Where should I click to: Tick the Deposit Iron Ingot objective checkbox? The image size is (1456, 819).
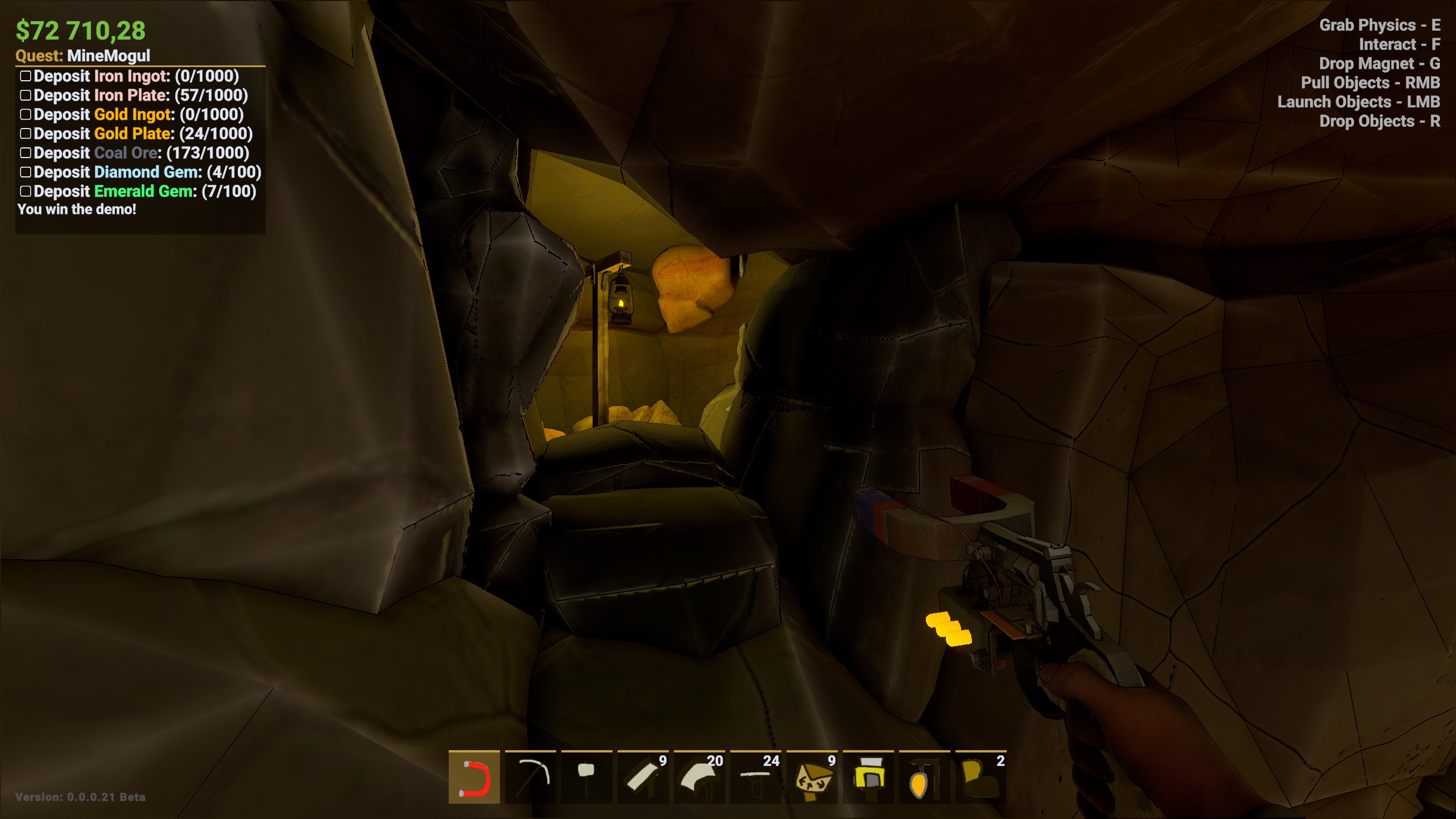26,76
